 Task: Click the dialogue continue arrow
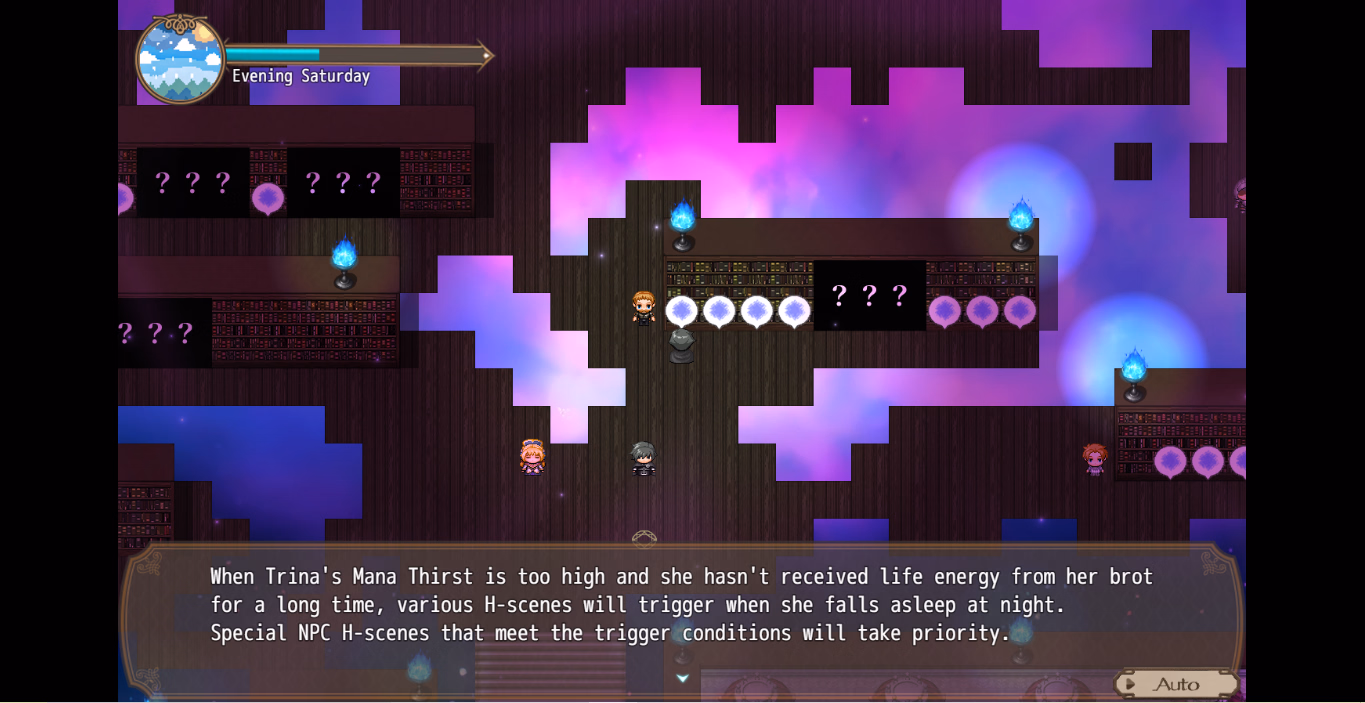[x=682, y=678]
